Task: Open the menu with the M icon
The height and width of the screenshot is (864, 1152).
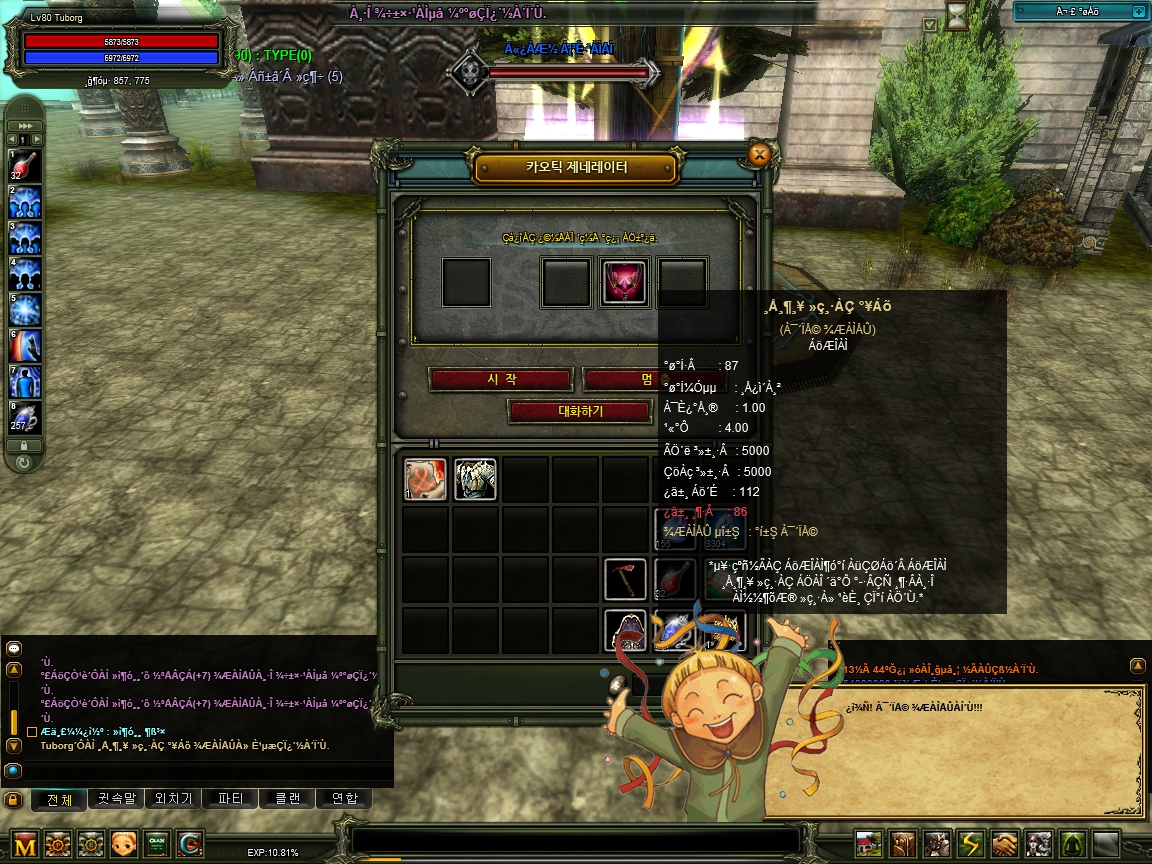Action: click(26, 845)
